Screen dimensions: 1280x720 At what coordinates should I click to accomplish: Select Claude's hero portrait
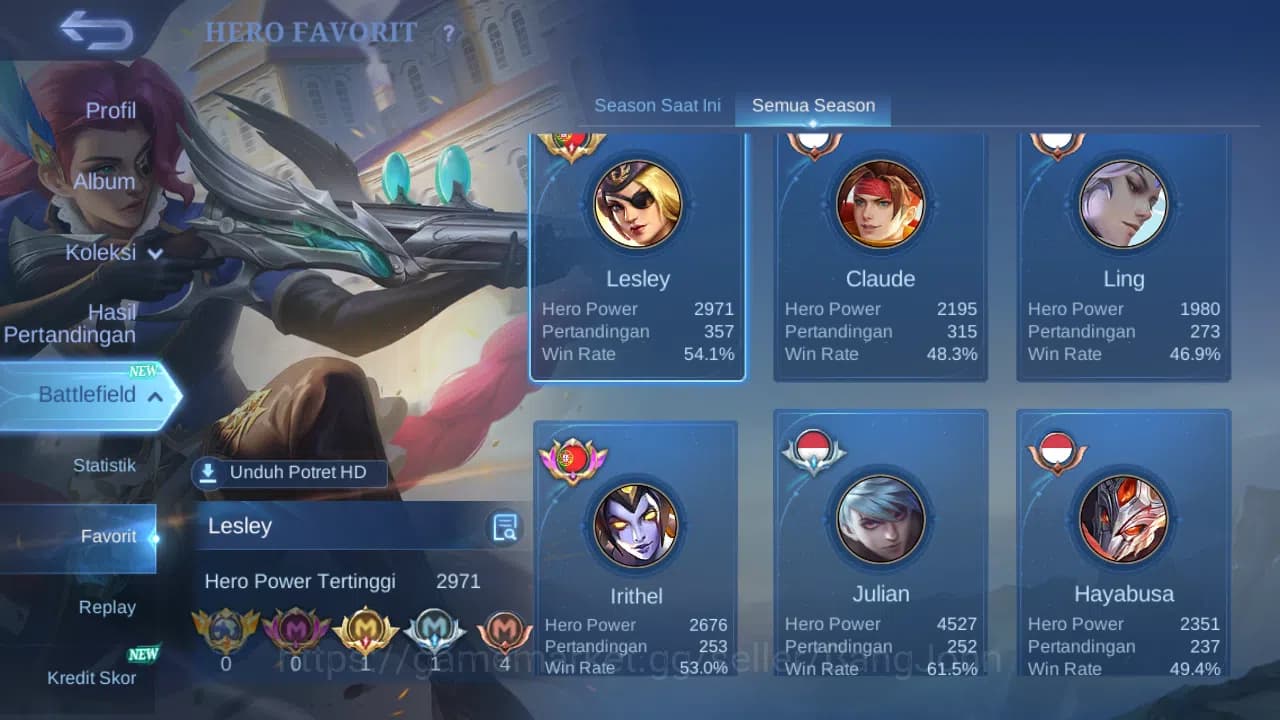(x=880, y=205)
